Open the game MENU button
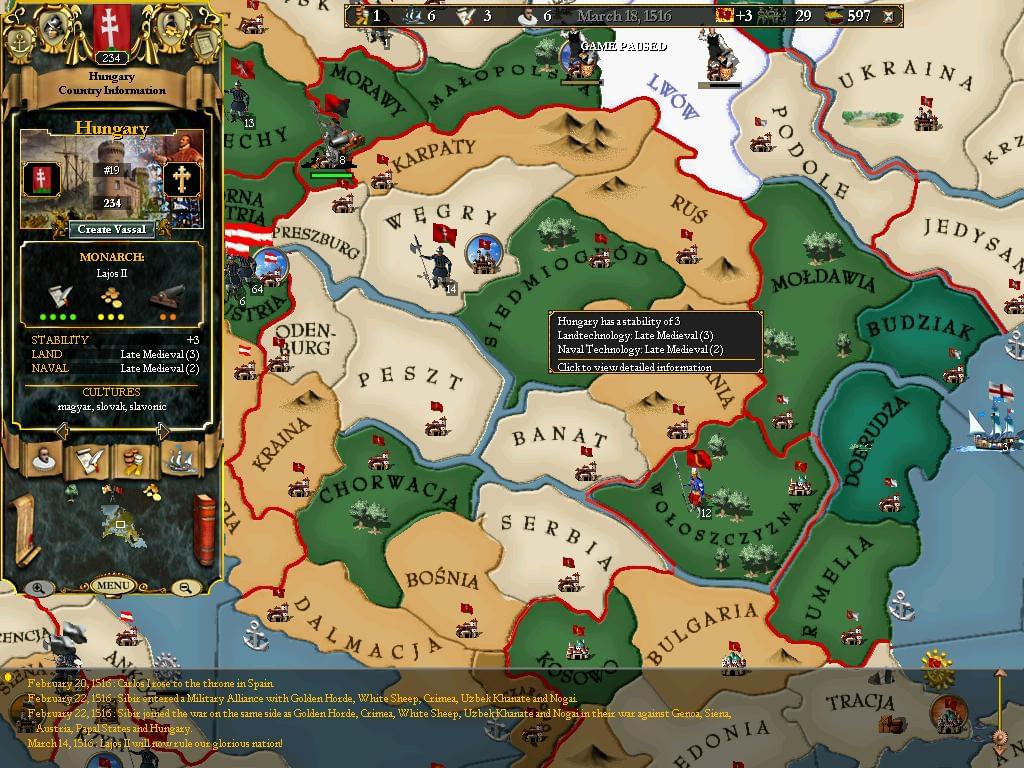 [x=112, y=585]
